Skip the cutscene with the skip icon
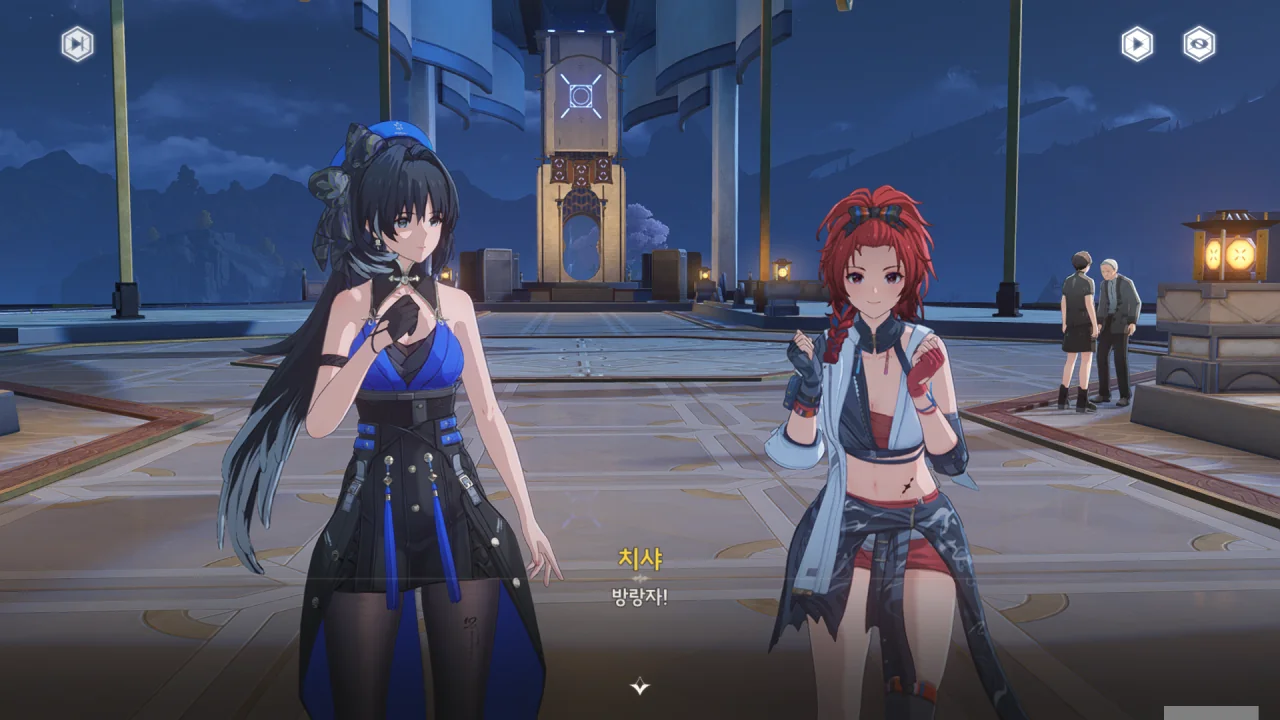 77,44
